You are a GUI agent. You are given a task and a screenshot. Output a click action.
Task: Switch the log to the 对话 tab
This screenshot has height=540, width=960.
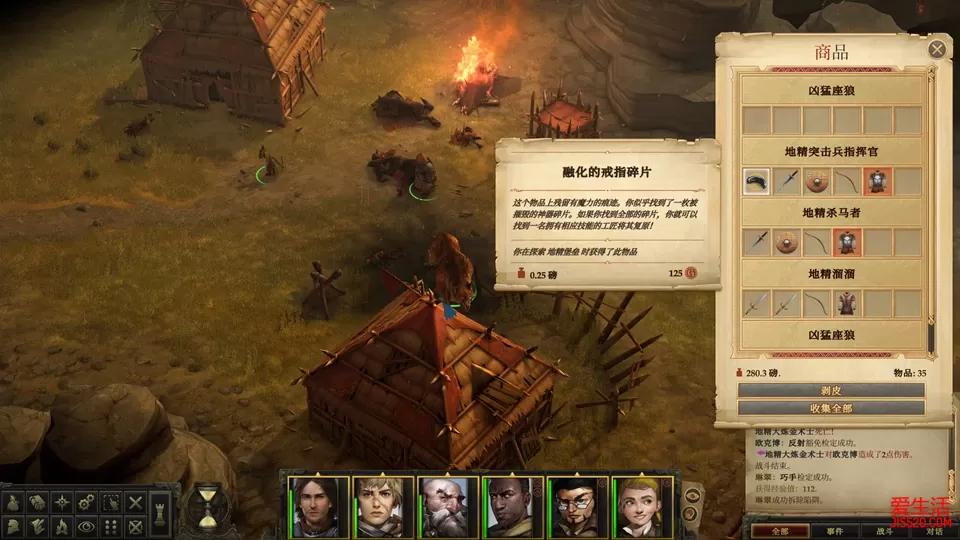pyautogui.click(x=932, y=531)
